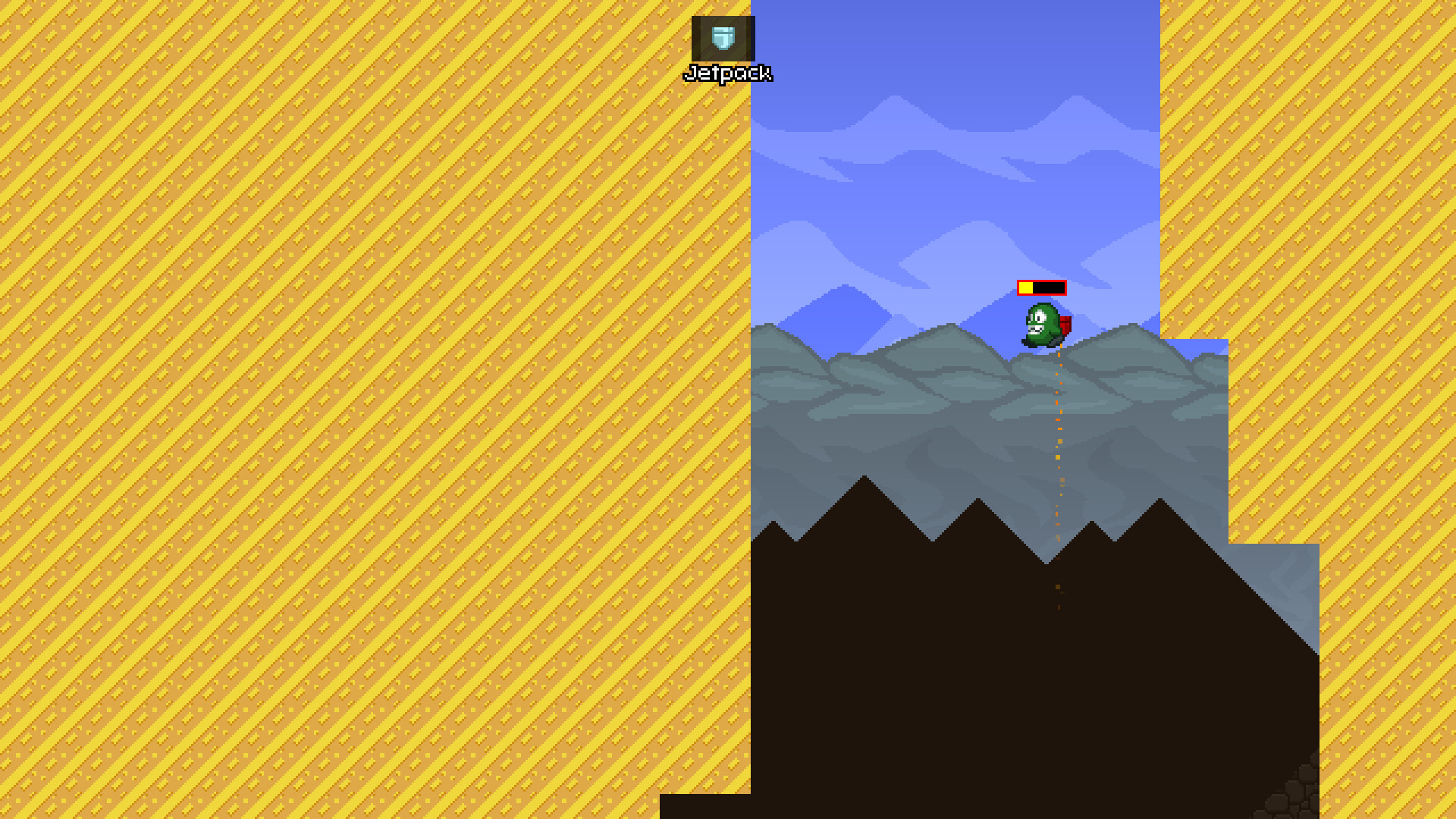Toggle the black empty portion of the fuel bar
Image resolution: width=1456 pixels, height=819 pixels.
coord(1050,287)
